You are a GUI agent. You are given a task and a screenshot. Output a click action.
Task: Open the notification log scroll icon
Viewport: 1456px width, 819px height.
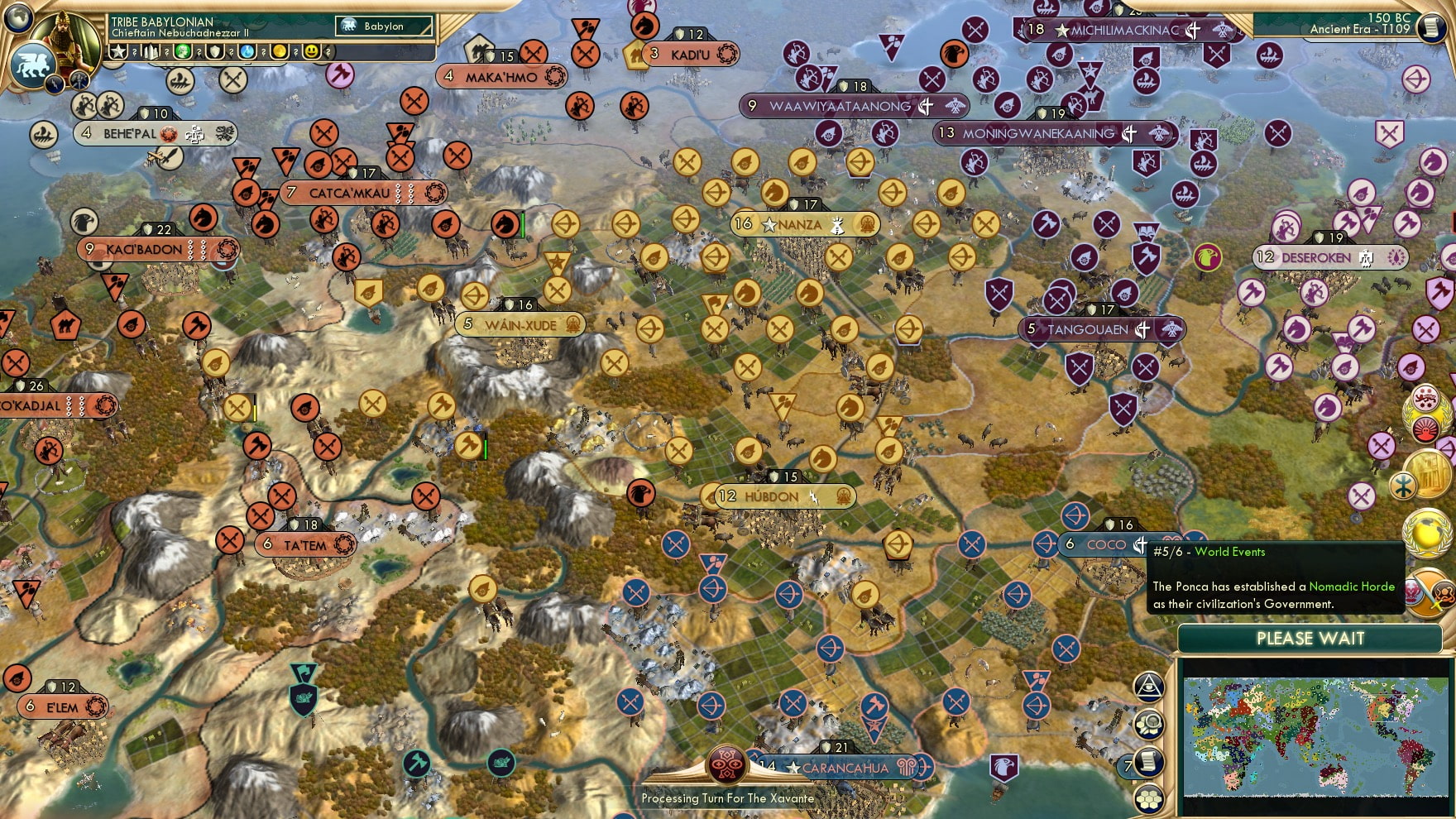coord(1148,762)
